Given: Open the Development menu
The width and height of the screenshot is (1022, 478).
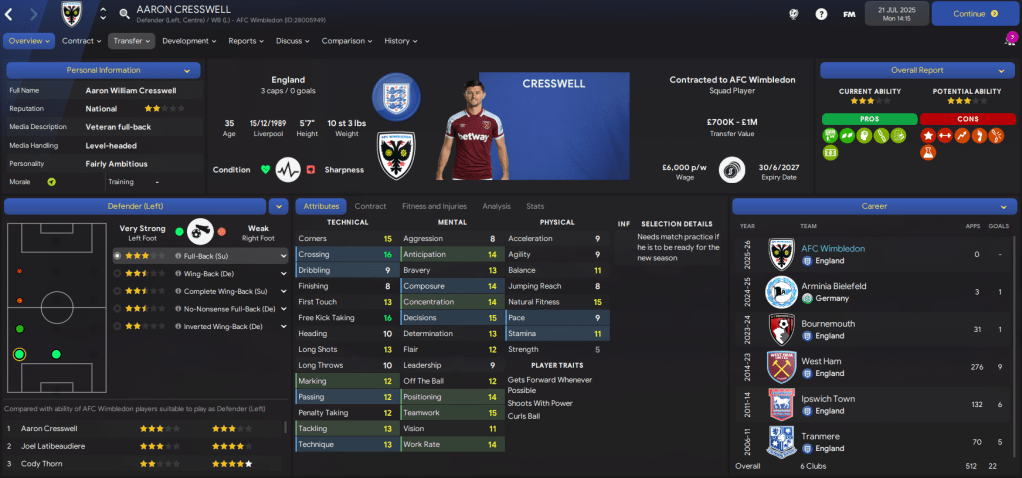Looking at the screenshot, I should (188, 41).
